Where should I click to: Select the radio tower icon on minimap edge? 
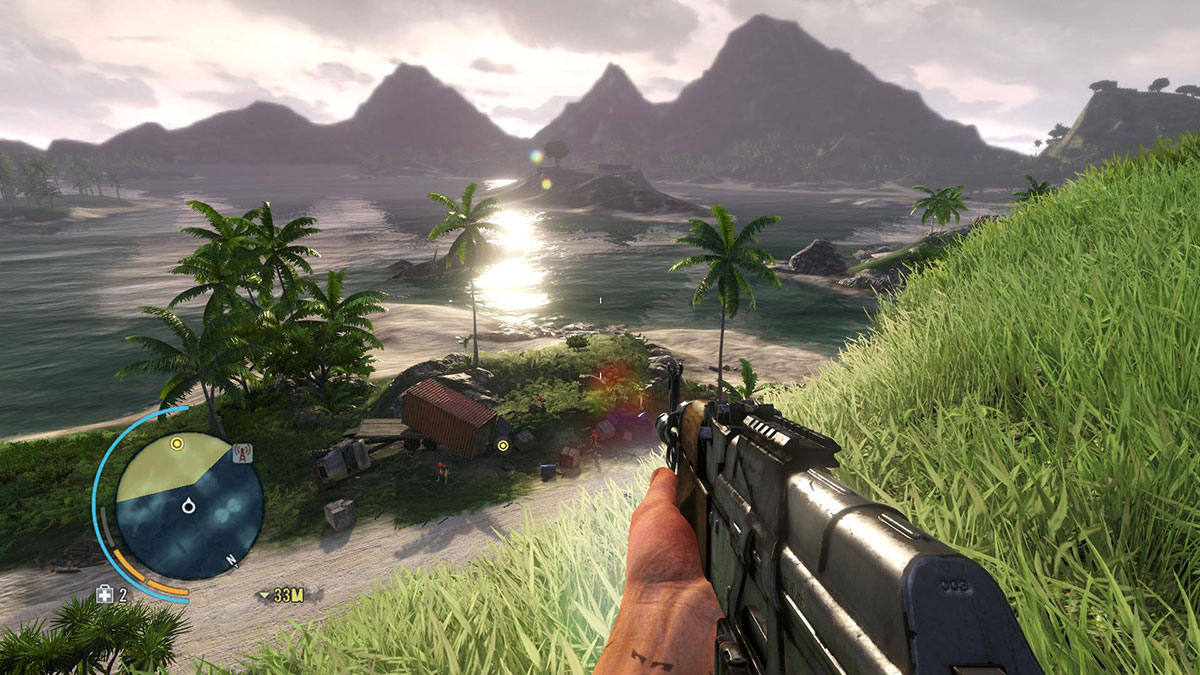tap(241, 454)
